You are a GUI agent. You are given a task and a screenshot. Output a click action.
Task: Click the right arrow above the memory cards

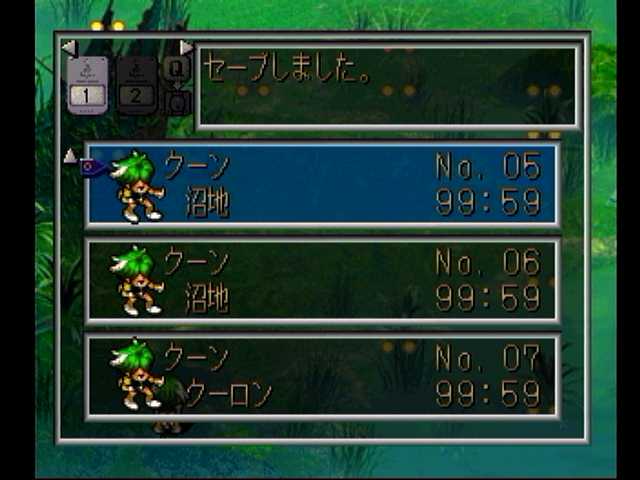pos(185,48)
